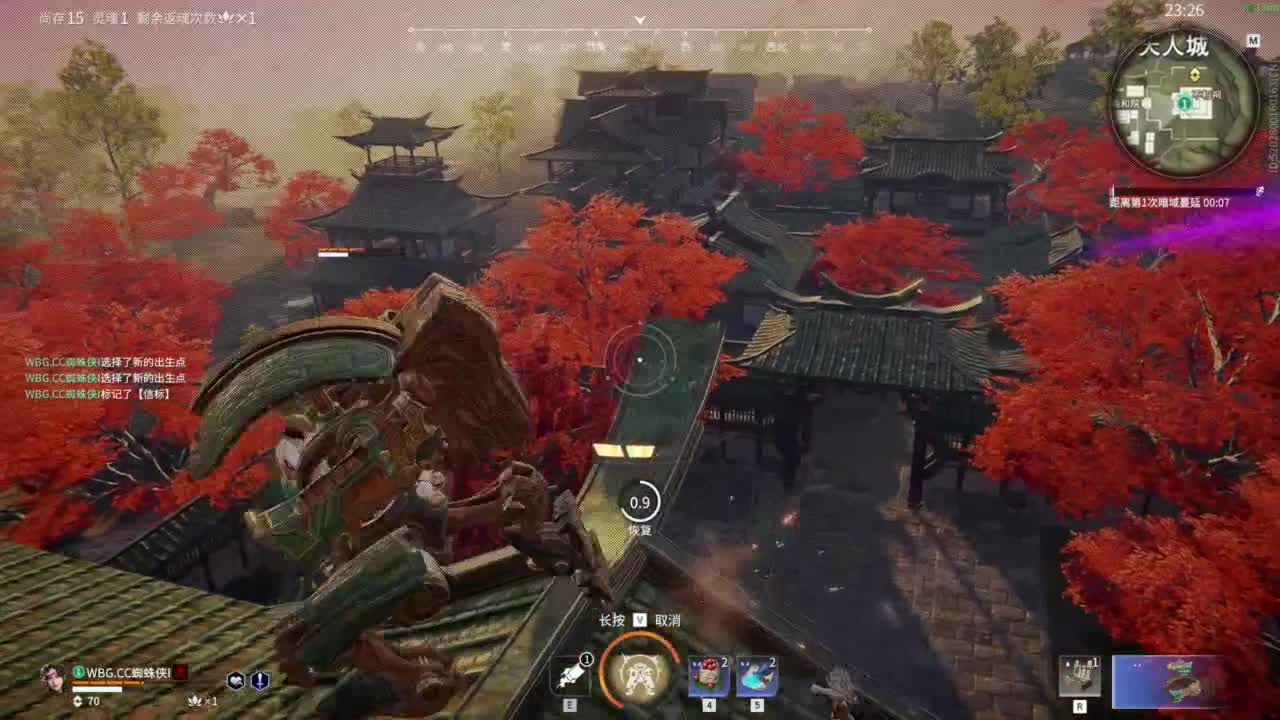1280x720 pixels.
Task: Click the green info badge before the player name
Action: (78, 671)
